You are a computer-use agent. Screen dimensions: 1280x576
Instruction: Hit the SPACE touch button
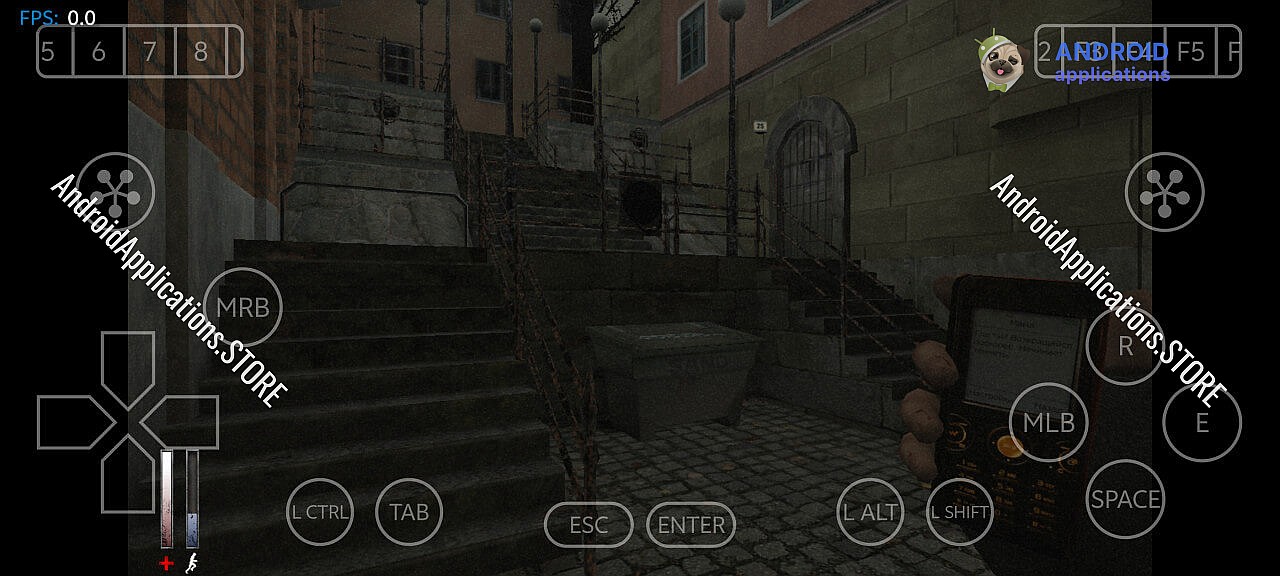point(1125,499)
